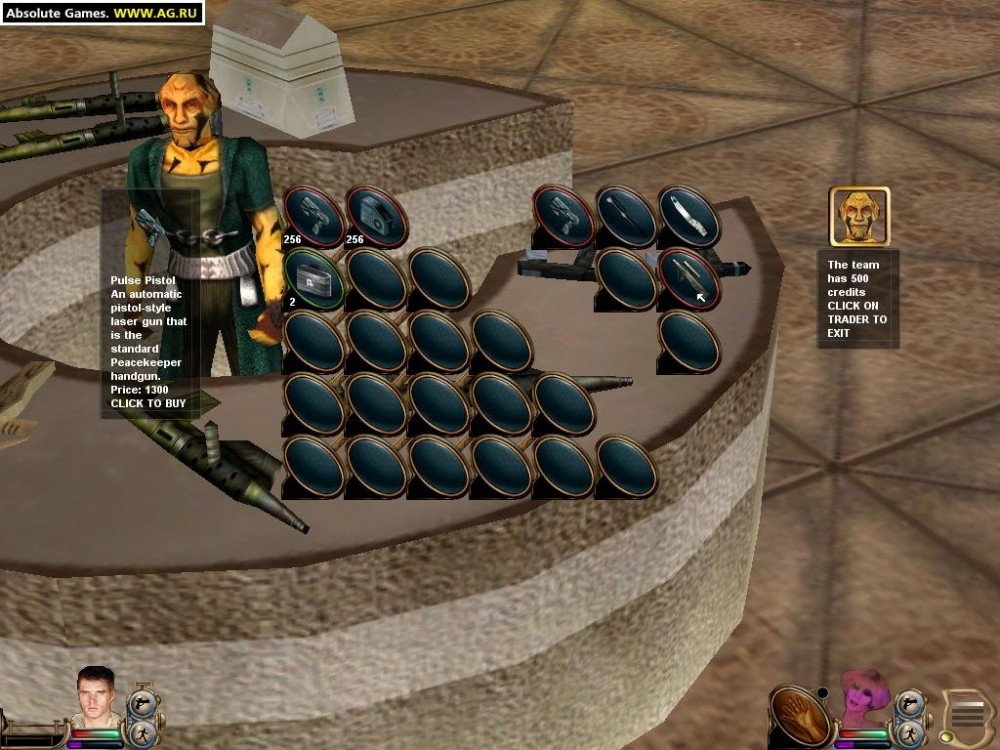
Task: Open the striped menu panel icon
Action: [968, 716]
